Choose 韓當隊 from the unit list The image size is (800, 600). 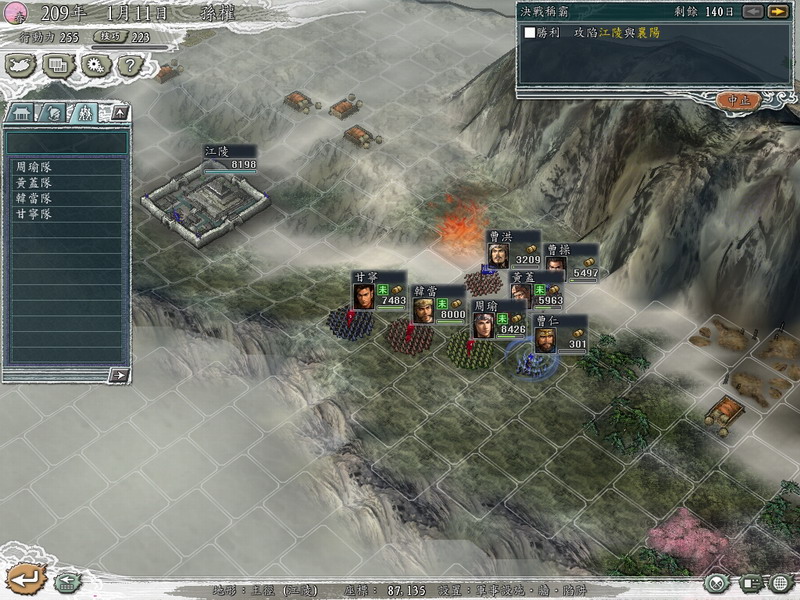(34, 198)
